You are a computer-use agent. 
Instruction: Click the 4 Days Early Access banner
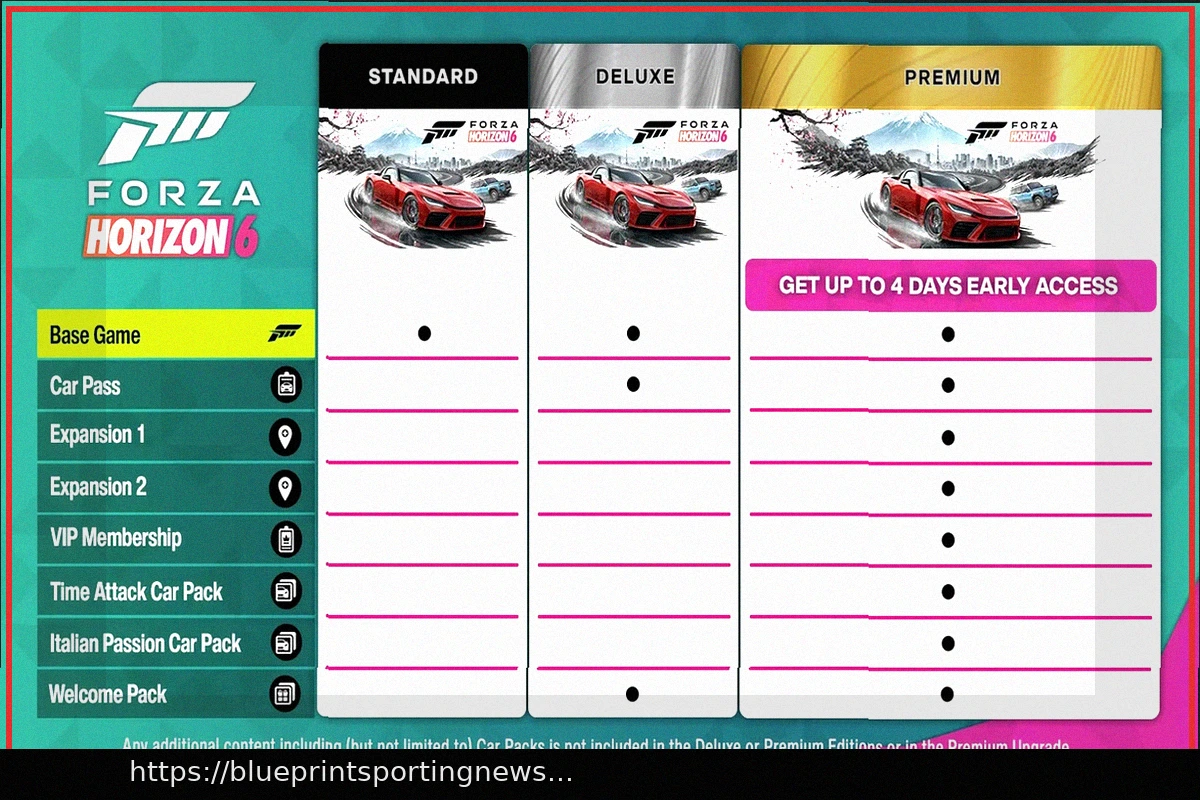[x=949, y=286]
